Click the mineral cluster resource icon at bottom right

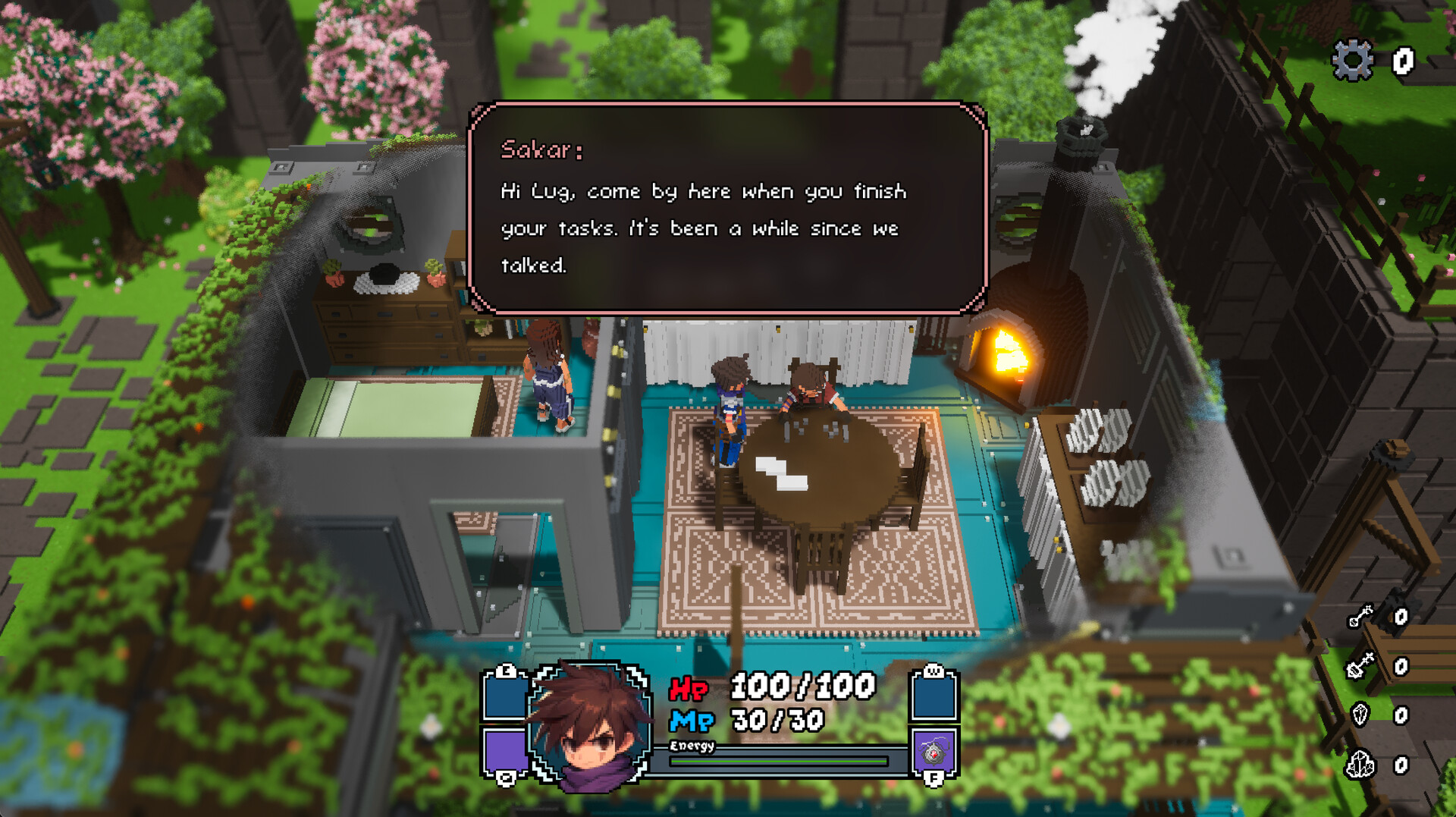[x=1360, y=763]
